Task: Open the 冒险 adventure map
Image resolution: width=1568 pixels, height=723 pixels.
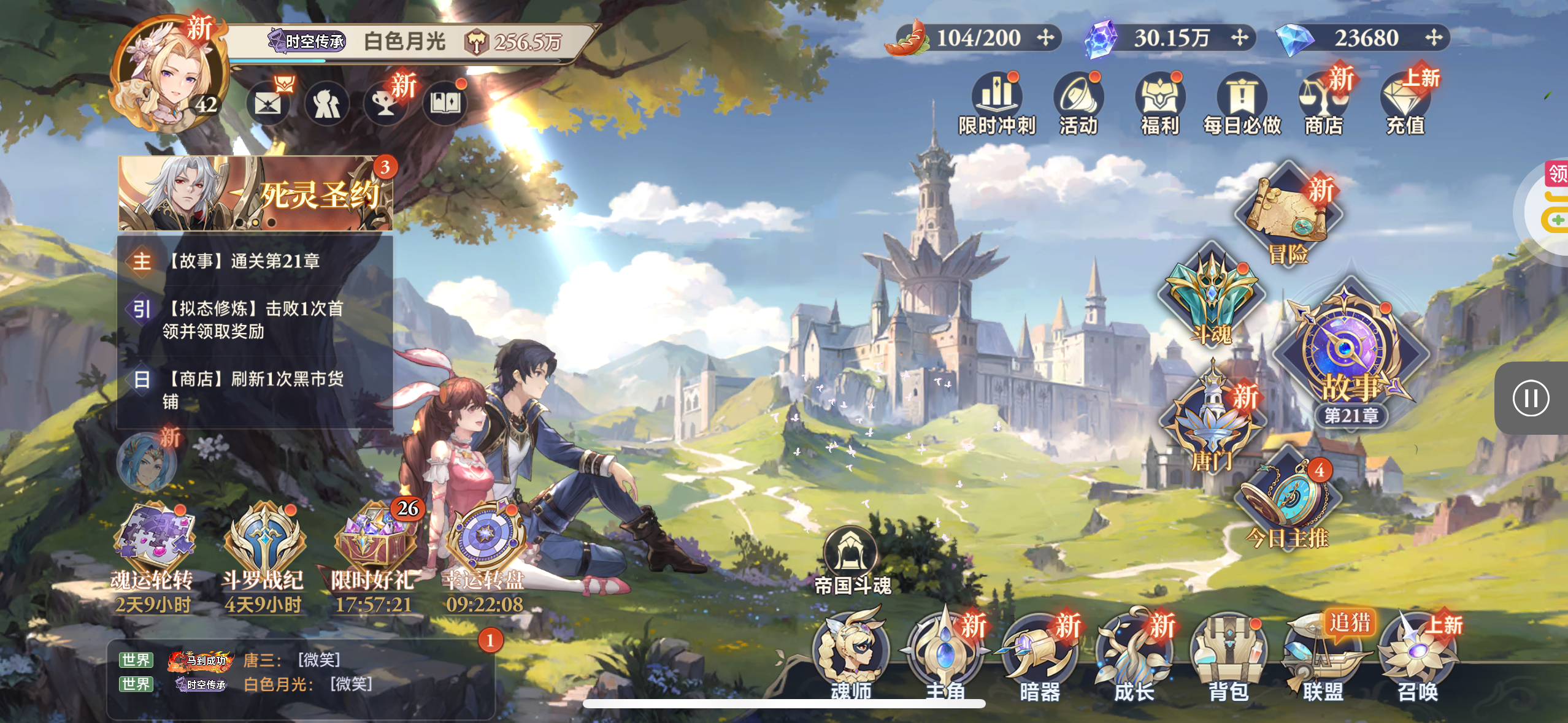Action: coord(1288,215)
